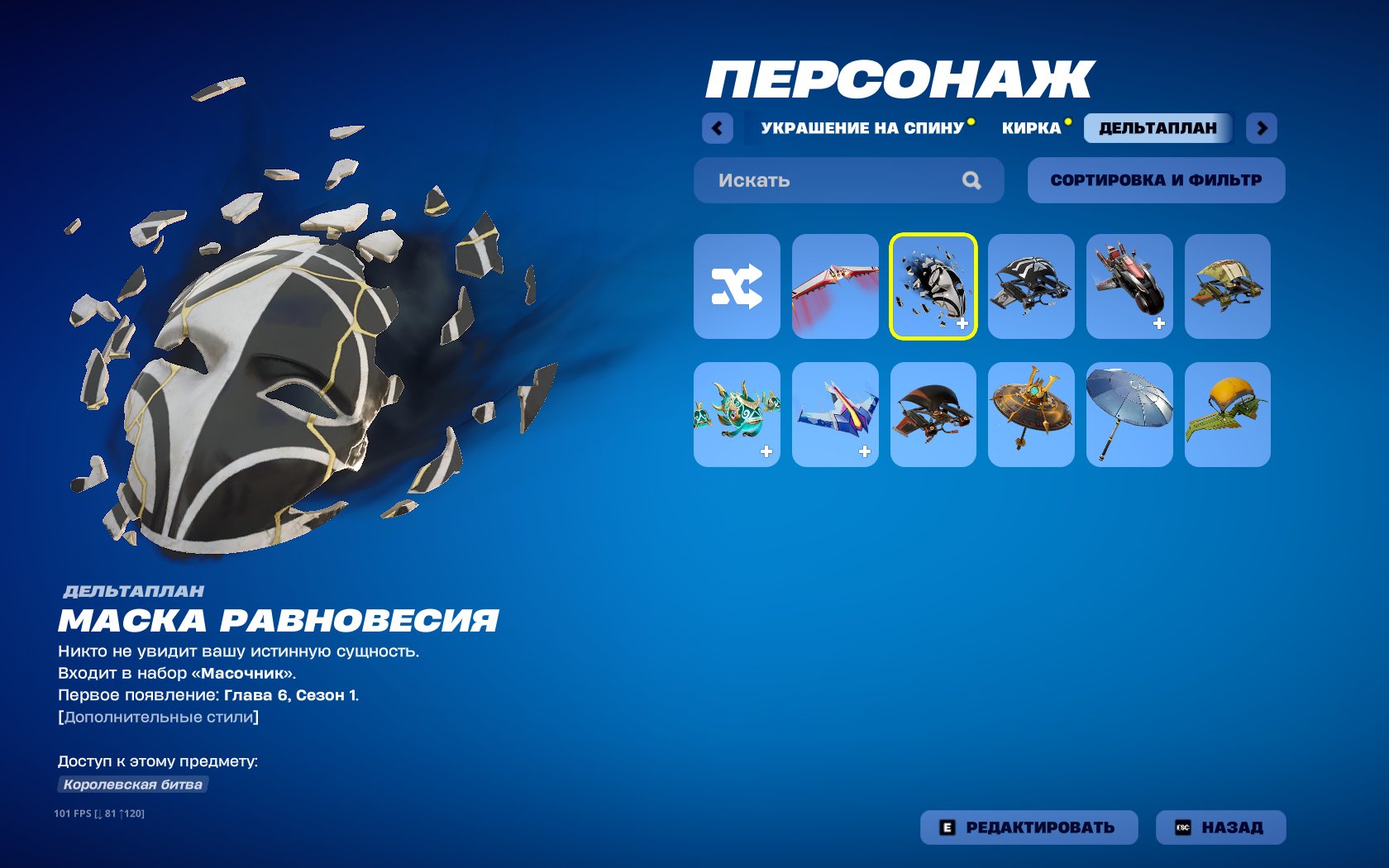Switch to the УКРАШЕНИЕ НА СПИНУ tab

[x=862, y=127]
